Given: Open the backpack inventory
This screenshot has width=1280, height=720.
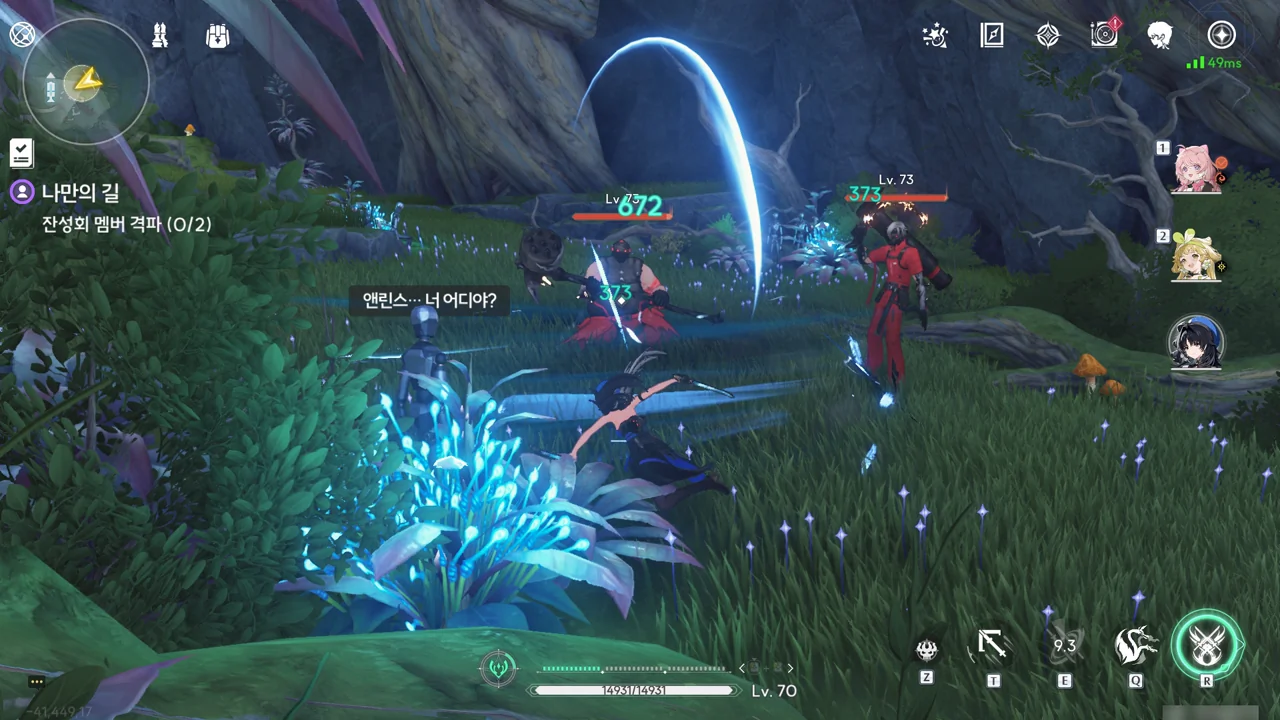Looking at the screenshot, I should (x=217, y=36).
